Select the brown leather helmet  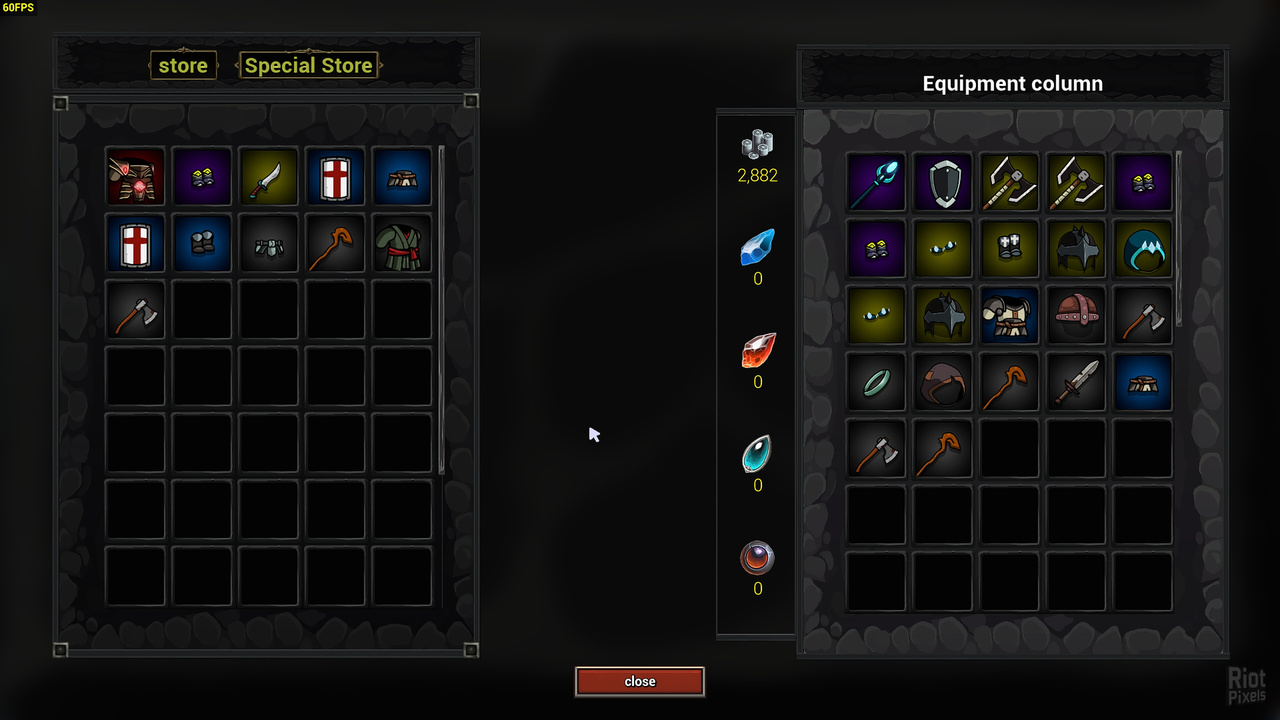coord(1076,315)
